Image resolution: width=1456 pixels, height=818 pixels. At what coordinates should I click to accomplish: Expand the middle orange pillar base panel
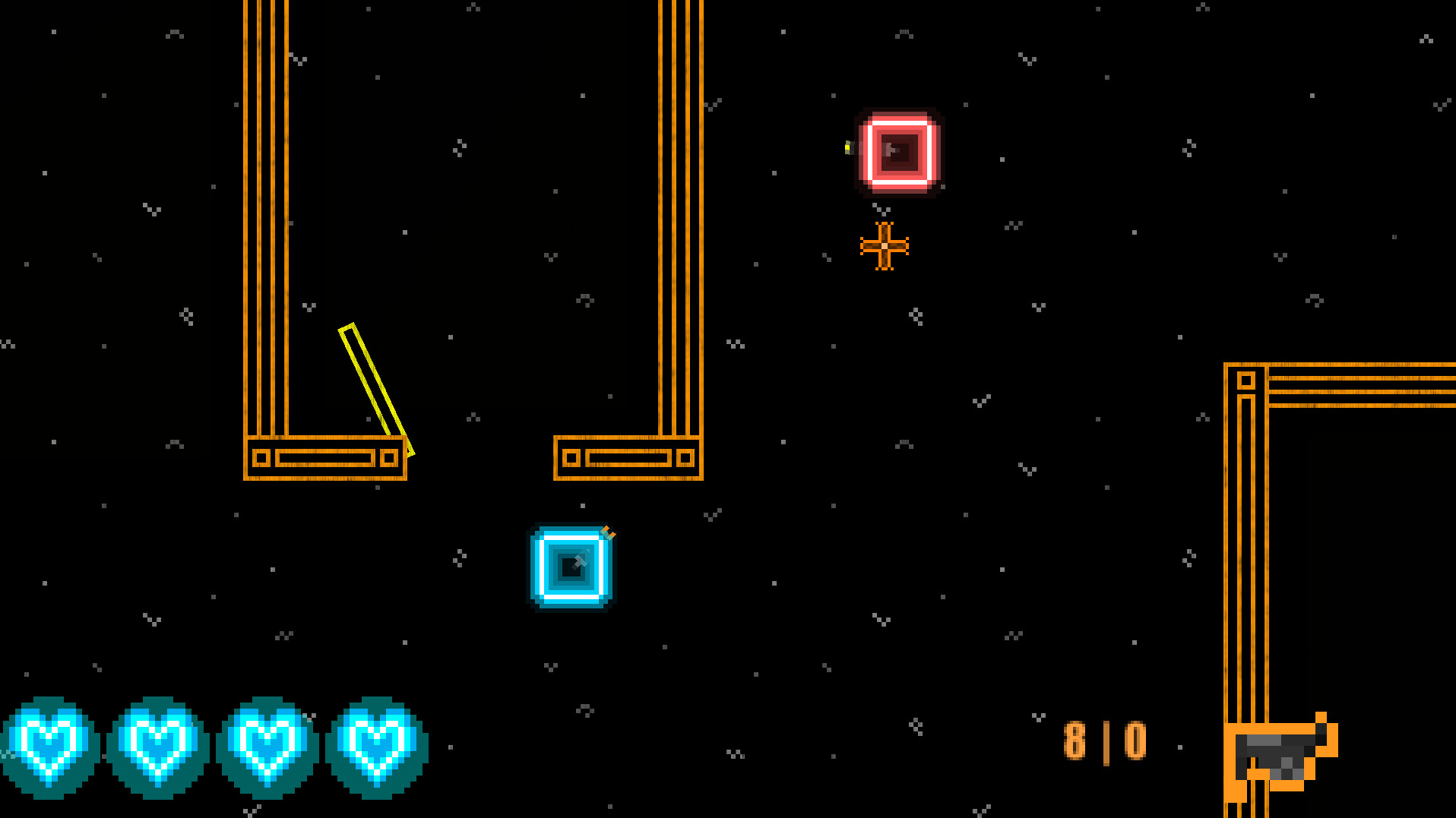[x=629, y=457]
